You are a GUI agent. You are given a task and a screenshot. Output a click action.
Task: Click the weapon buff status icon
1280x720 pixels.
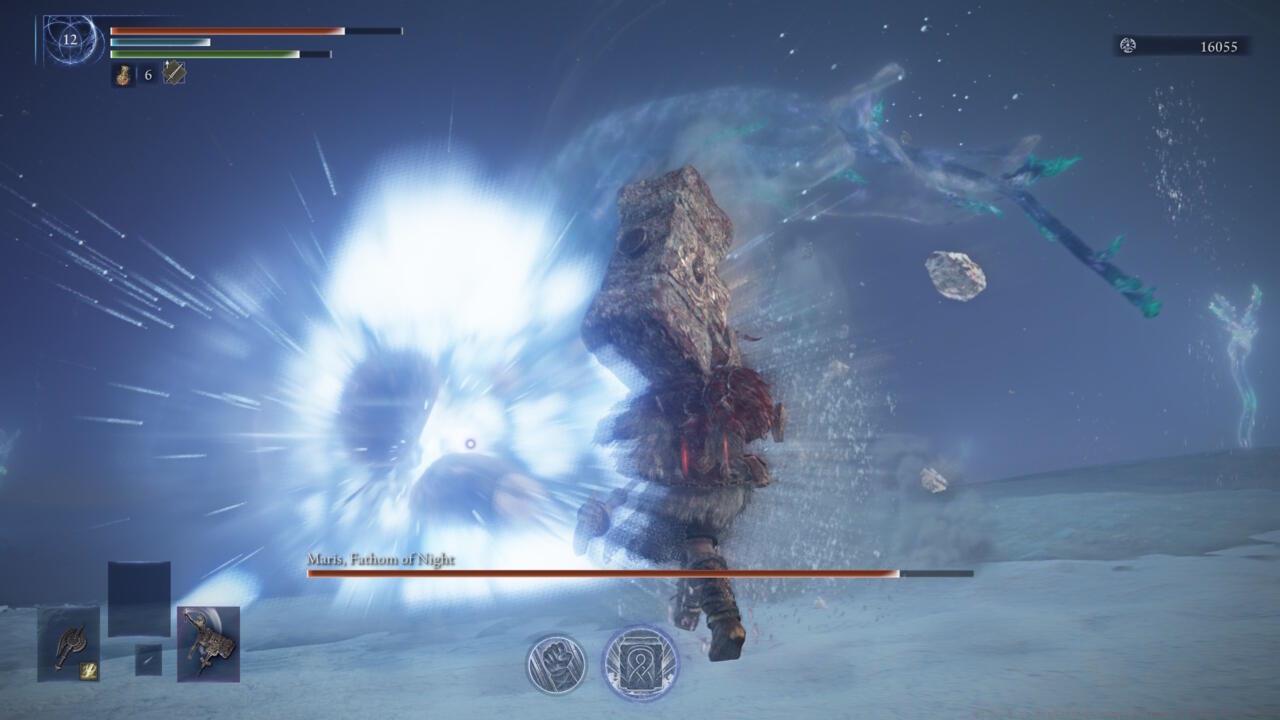coord(174,73)
